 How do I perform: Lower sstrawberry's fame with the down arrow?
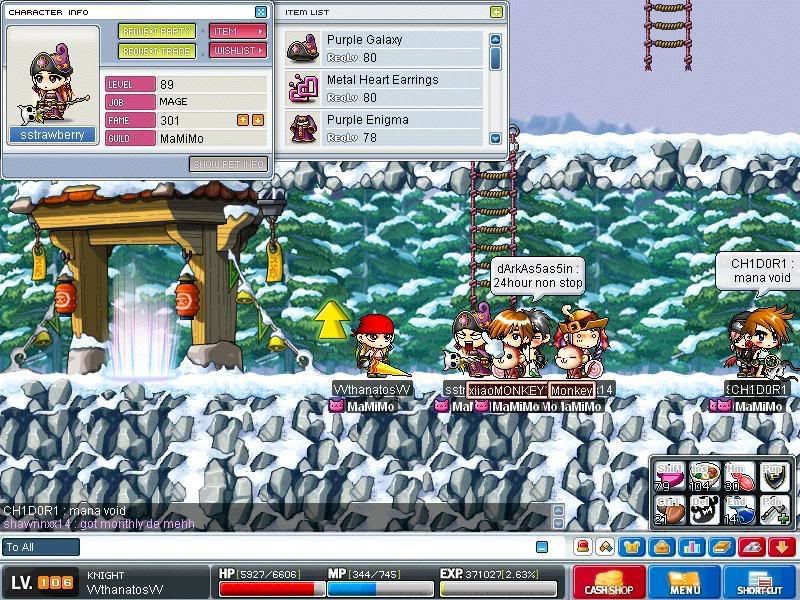[x=258, y=120]
